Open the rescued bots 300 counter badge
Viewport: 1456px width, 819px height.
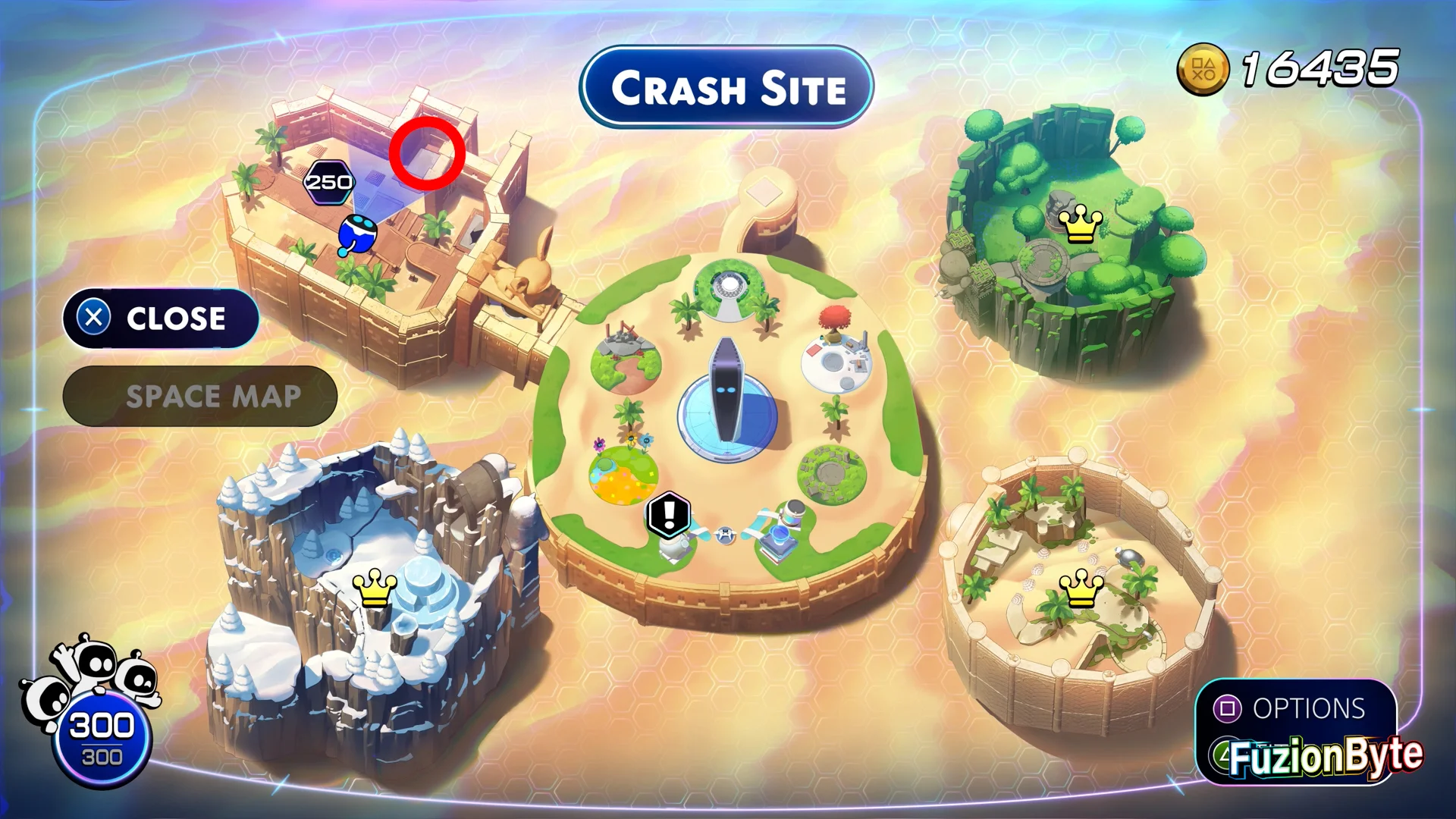click(x=102, y=737)
